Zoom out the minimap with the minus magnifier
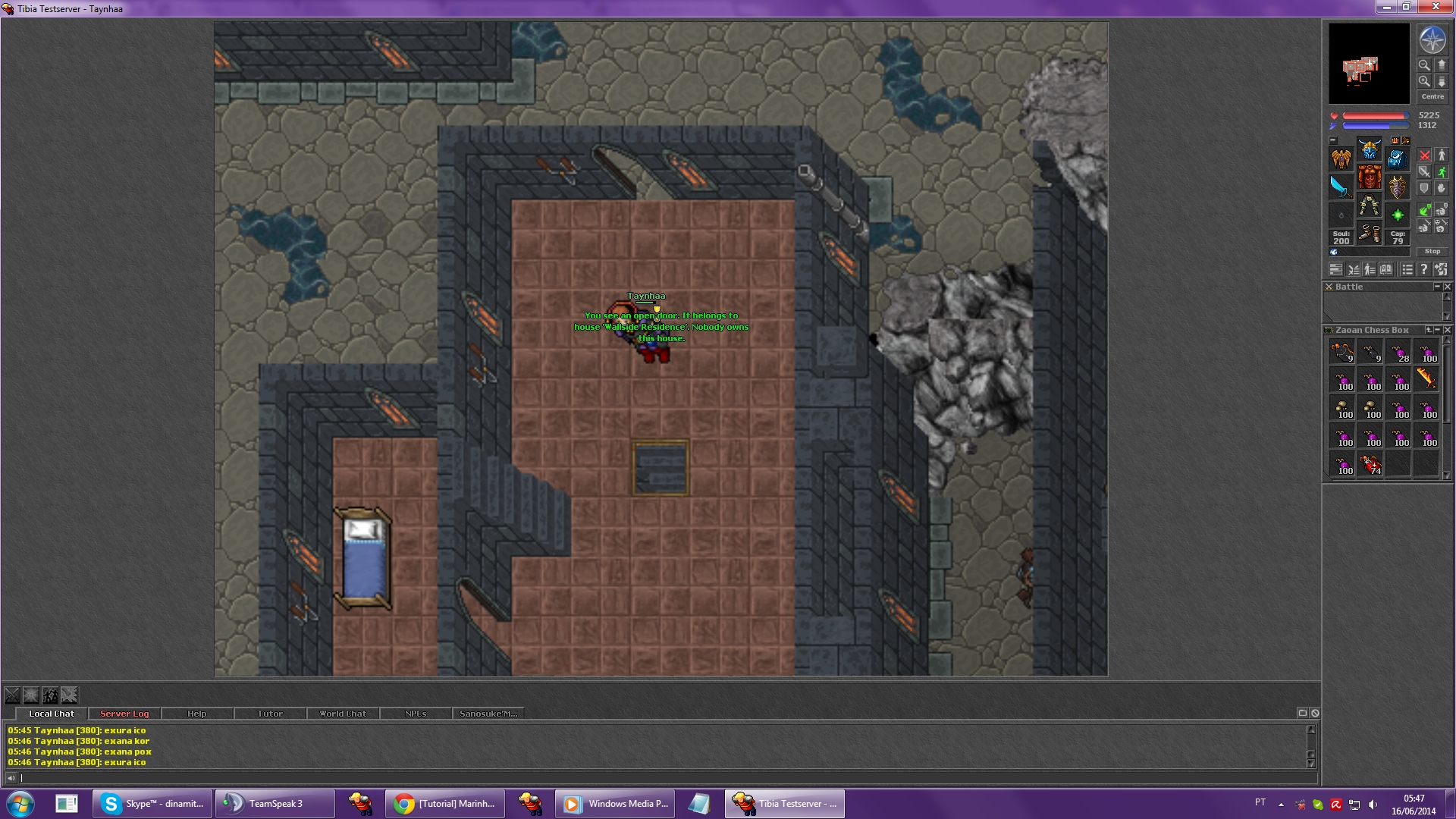 [1424, 65]
